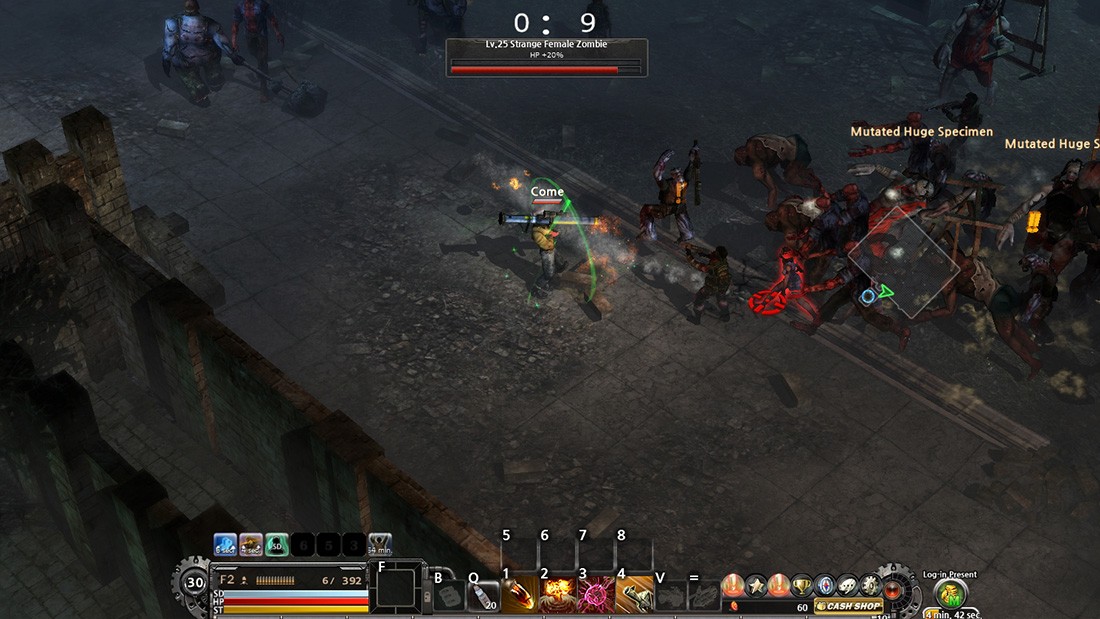Activate the turret skill in slot 4
Screen dimensions: 1100x619
point(634,595)
